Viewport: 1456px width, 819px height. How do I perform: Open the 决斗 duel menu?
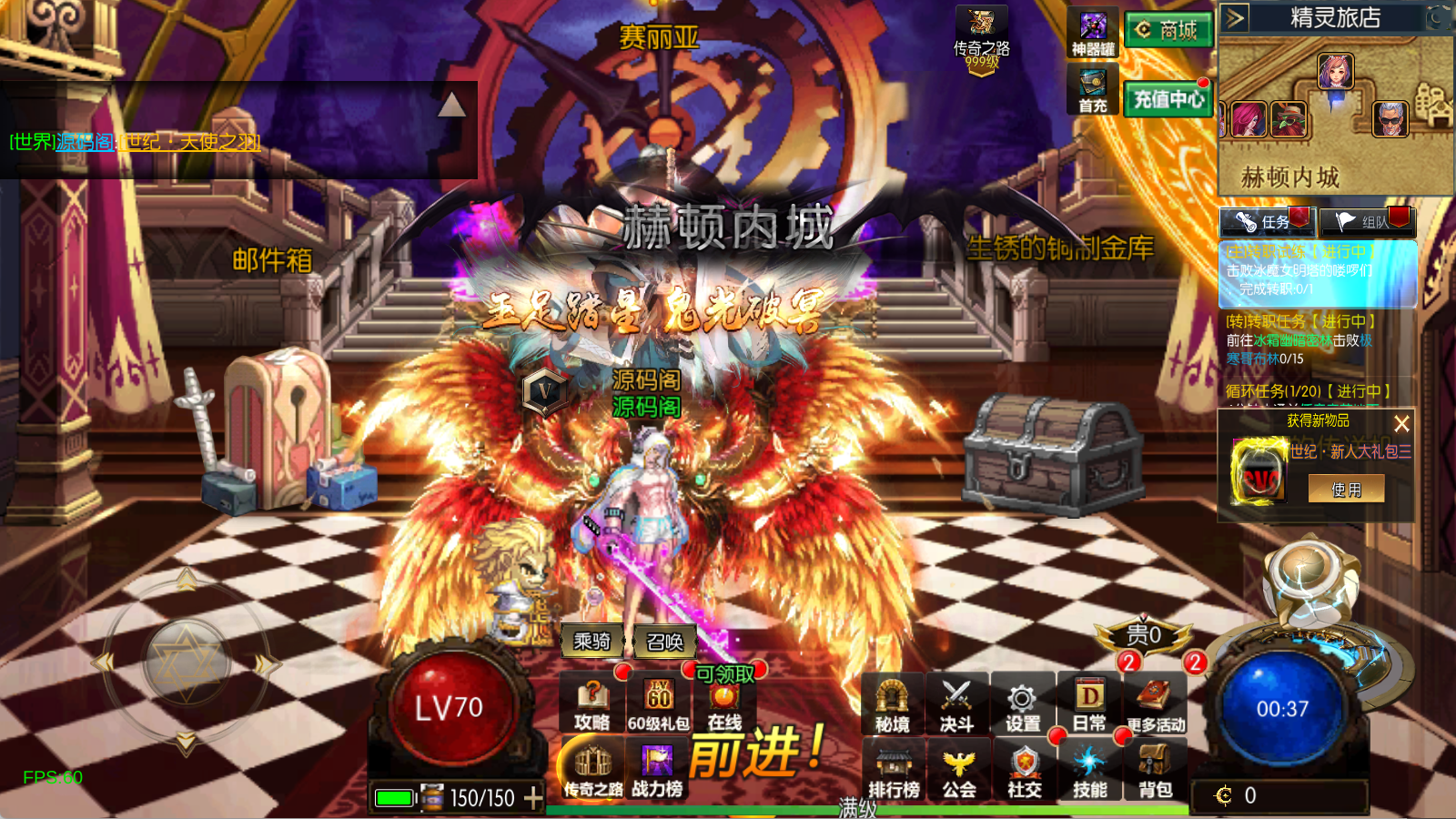point(956,705)
